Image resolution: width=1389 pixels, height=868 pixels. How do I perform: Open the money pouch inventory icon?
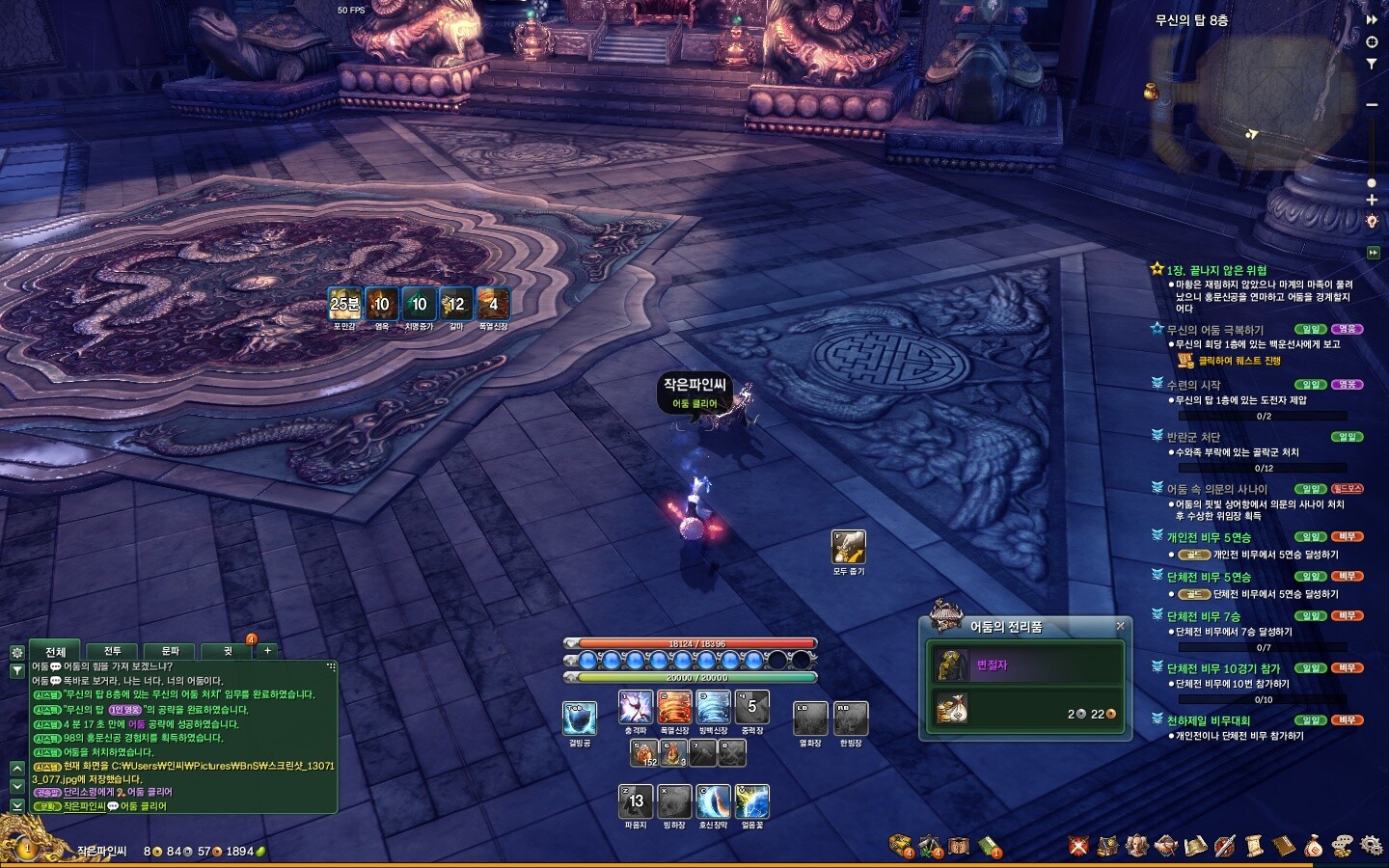1313,847
